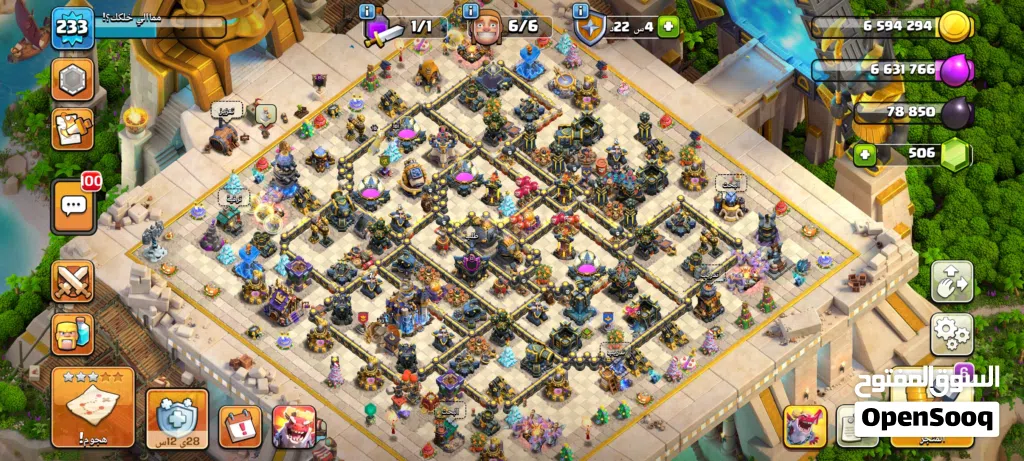1024x461 pixels.
Task: Extend shield using the green plus button
Action: (668, 27)
